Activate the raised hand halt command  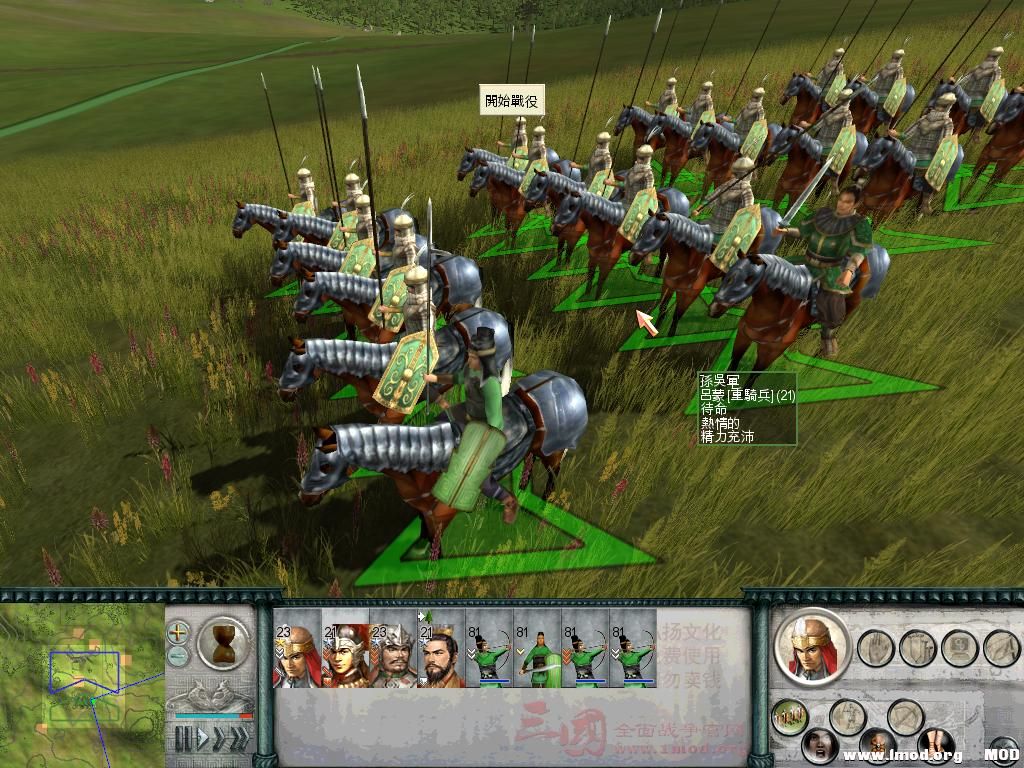pos(876,648)
